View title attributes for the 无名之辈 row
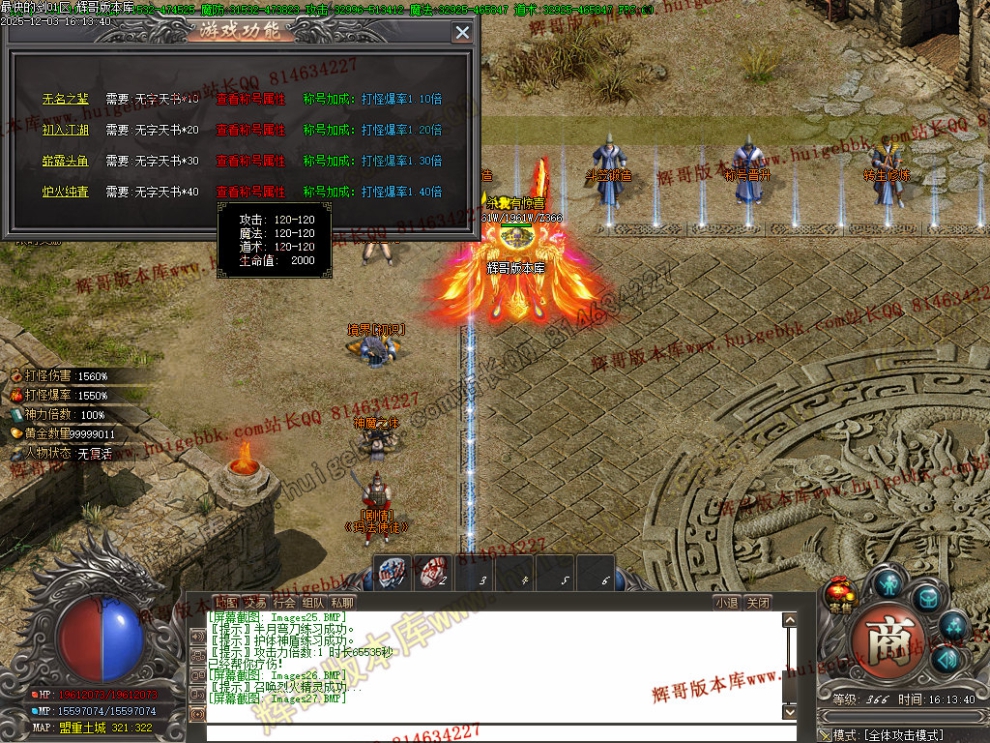990x743 pixels. coord(250,99)
